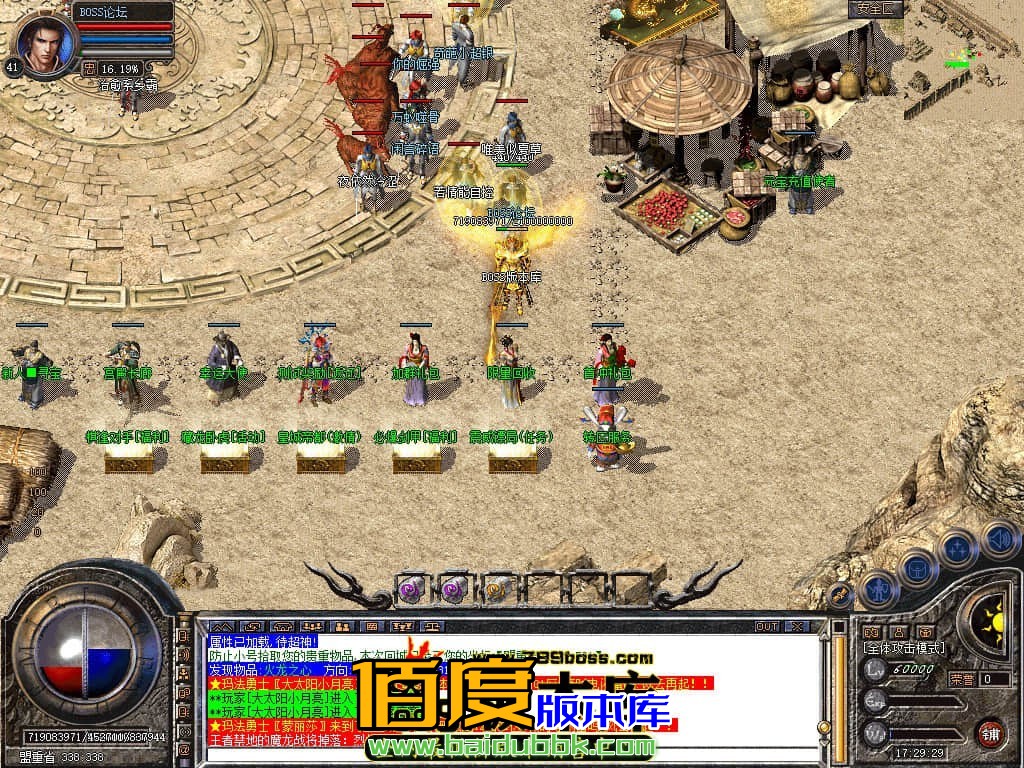Open the character panel round button

point(879,590)
